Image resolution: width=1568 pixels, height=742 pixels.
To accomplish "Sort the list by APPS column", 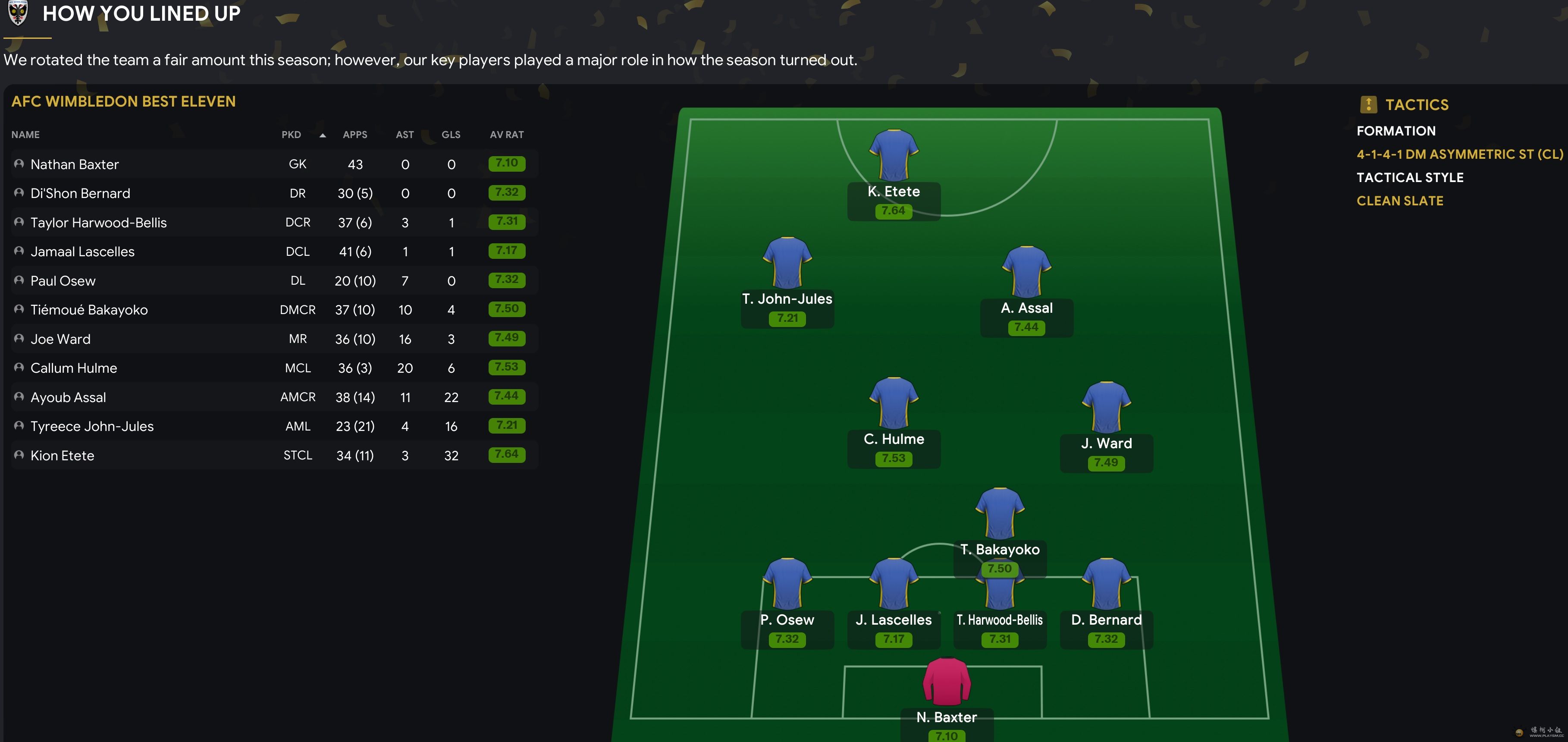I will 355,135.
